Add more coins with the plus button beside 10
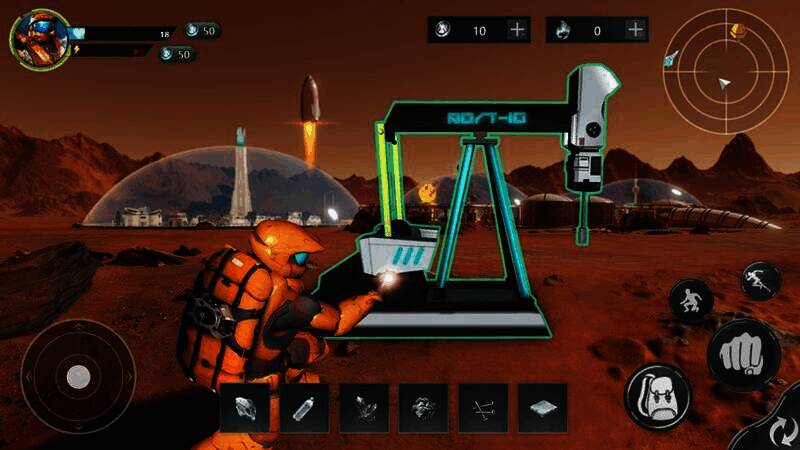Screen dimensions: 800x450 click(x=517, y=30)
